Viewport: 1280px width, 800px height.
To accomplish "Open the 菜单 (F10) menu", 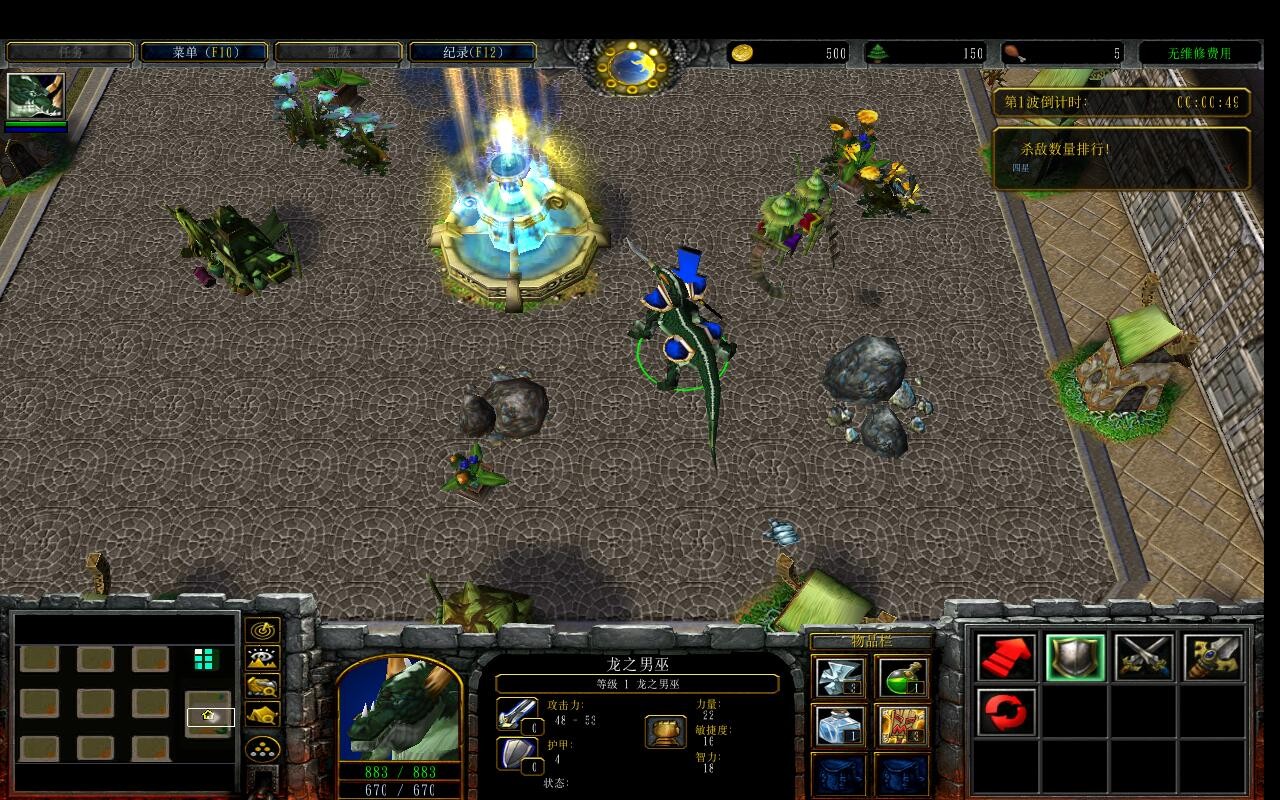I will (205, 52).
